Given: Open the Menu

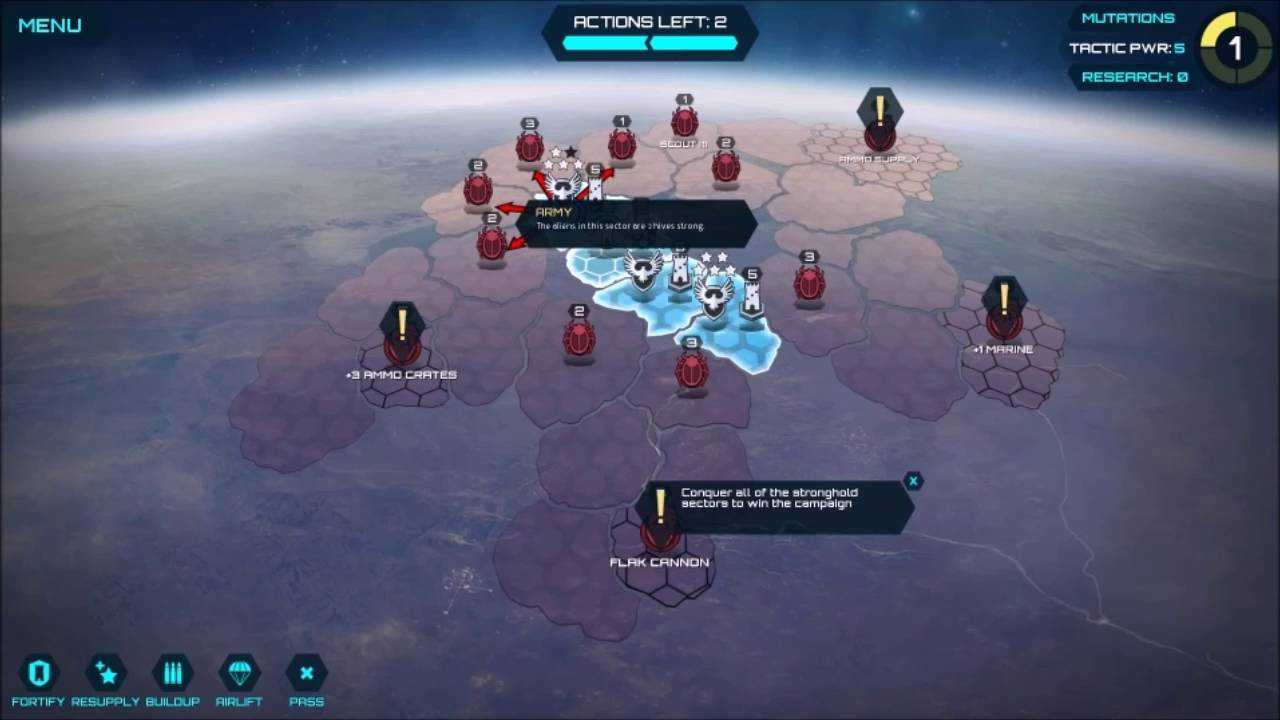Looking at the screenshot, I should (49, 26).
